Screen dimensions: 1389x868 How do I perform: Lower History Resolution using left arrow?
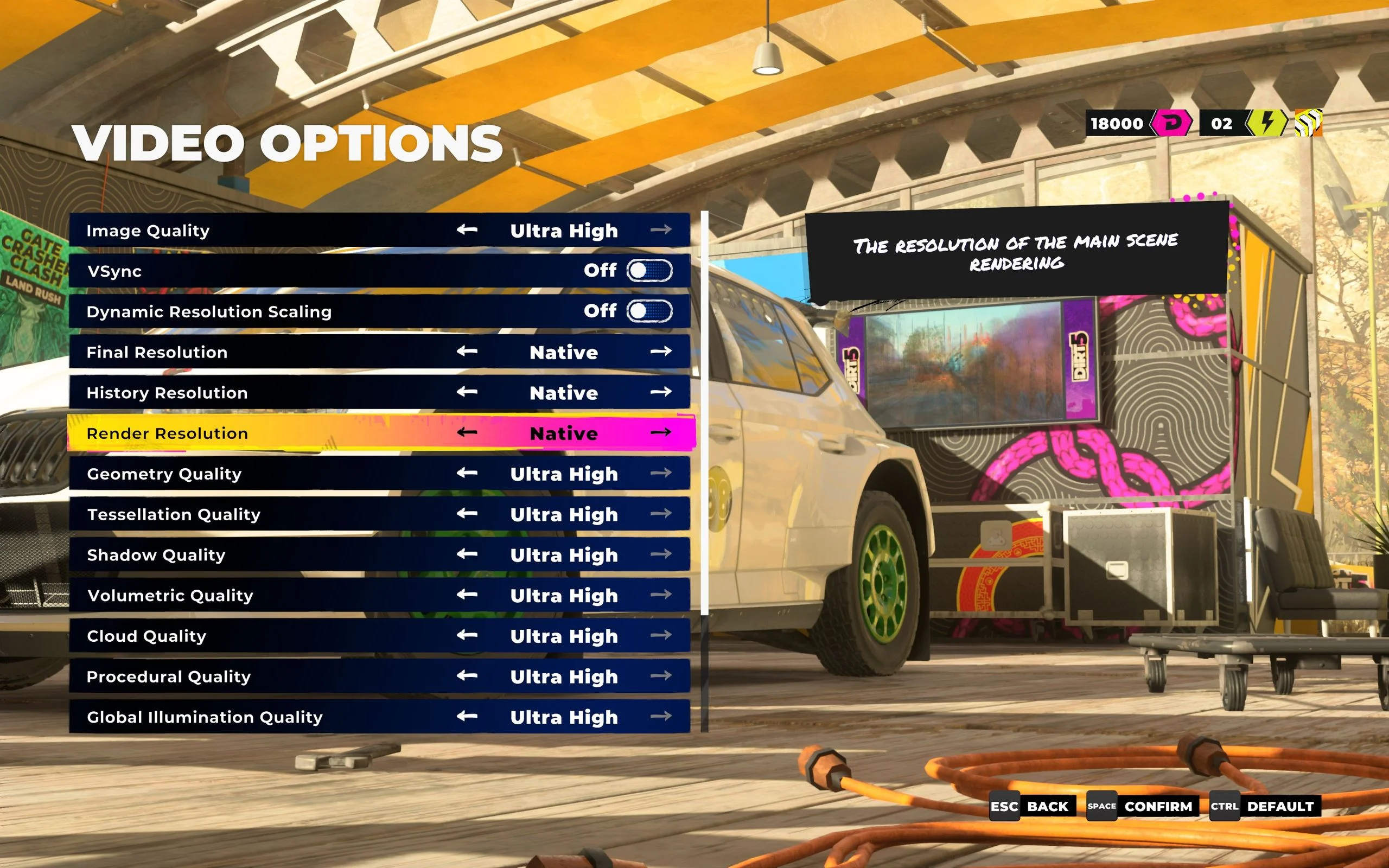(x=467, y=392)
